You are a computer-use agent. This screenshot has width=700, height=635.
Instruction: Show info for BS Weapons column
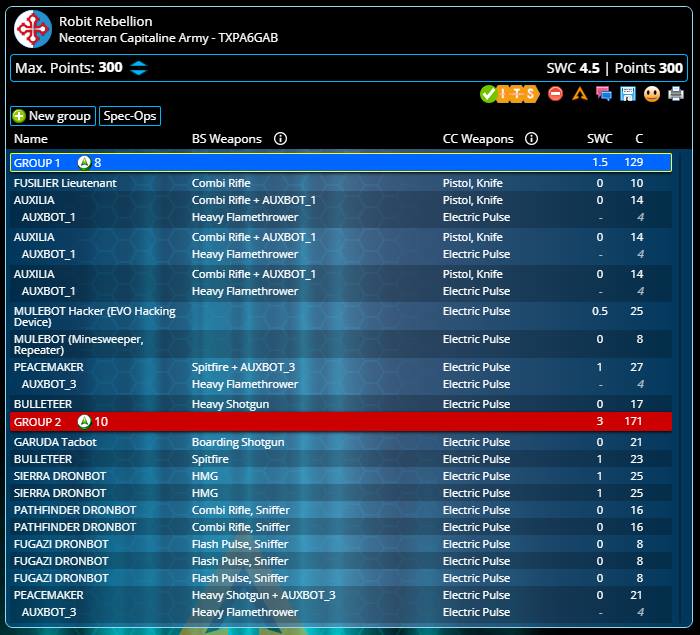tap(280, 139)
